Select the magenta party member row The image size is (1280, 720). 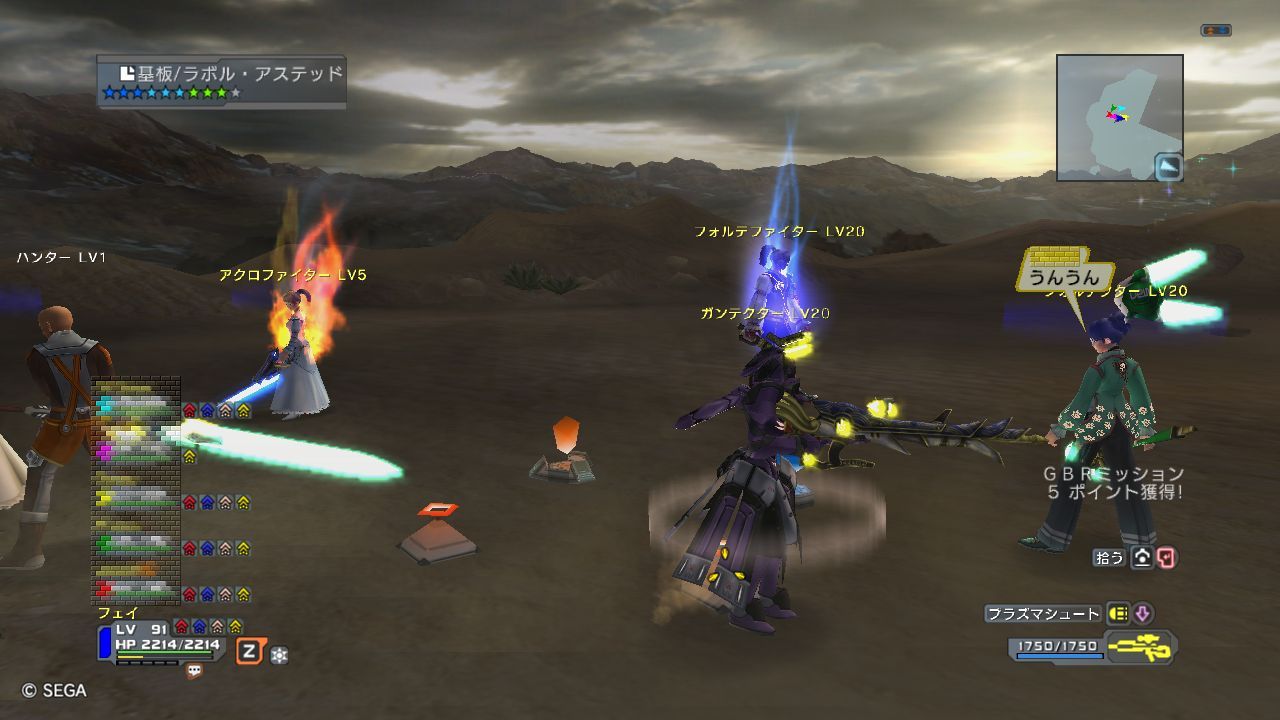coord(137,452)
